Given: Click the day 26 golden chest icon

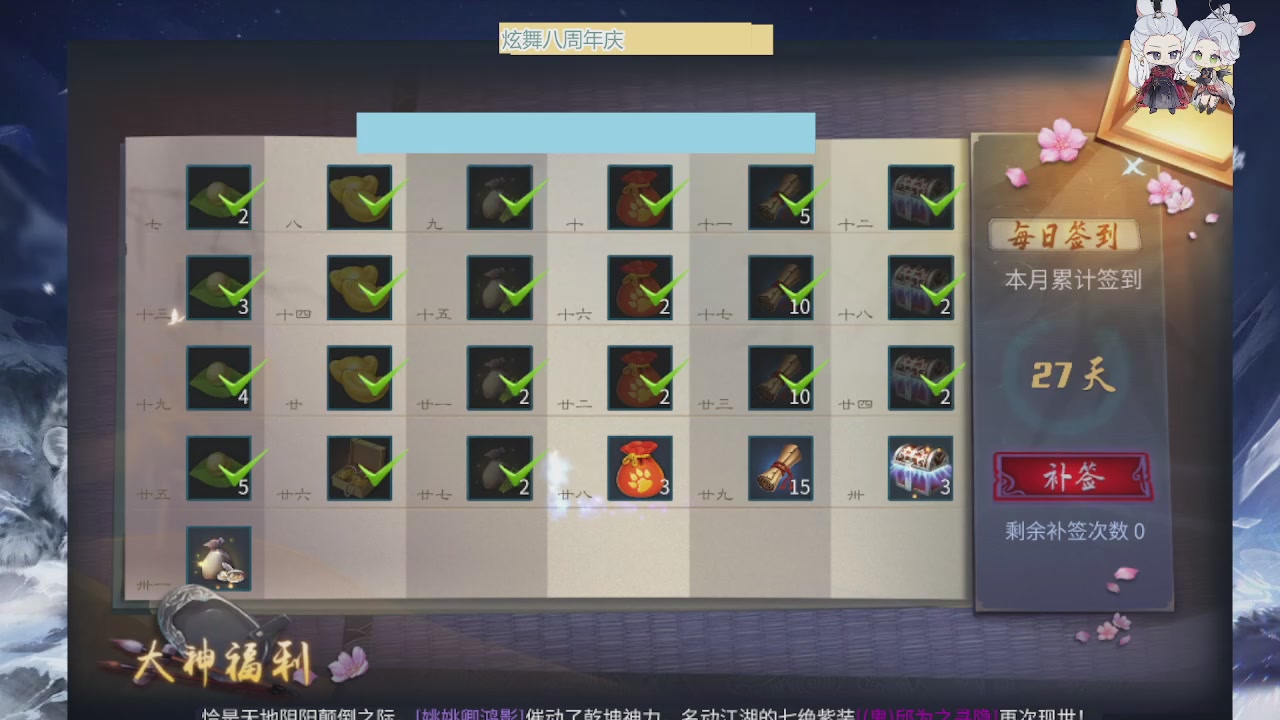Looking at the screenshot, I should click(x=360, y=467).
